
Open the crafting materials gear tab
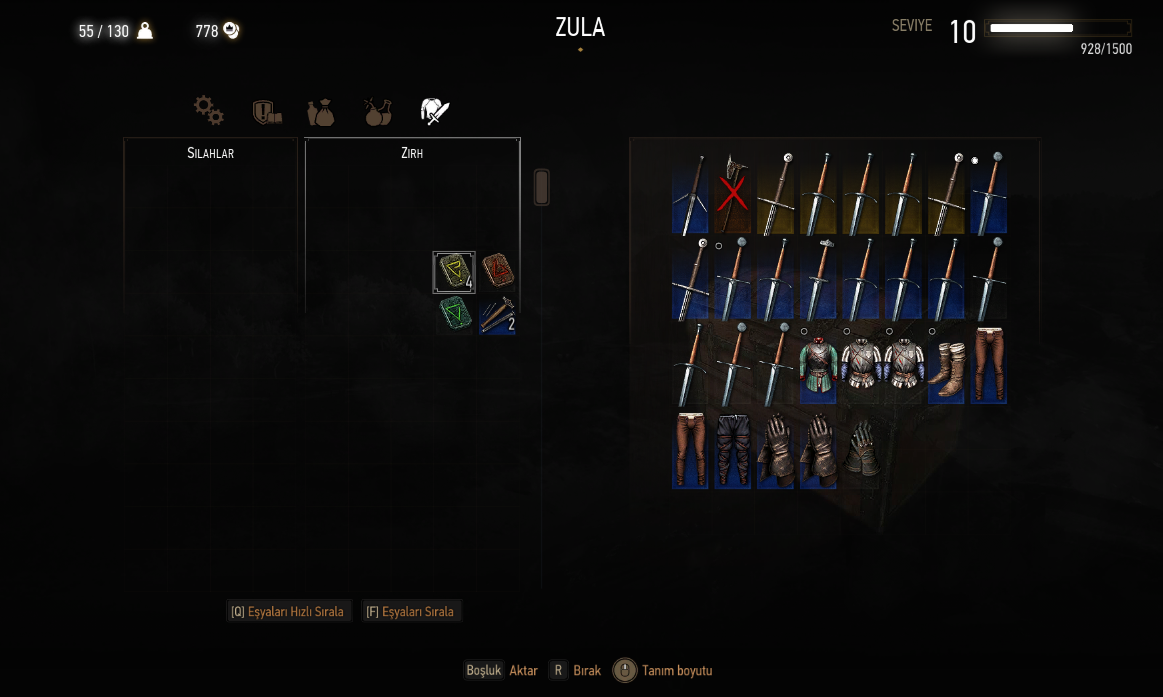[x=209, y=110]
